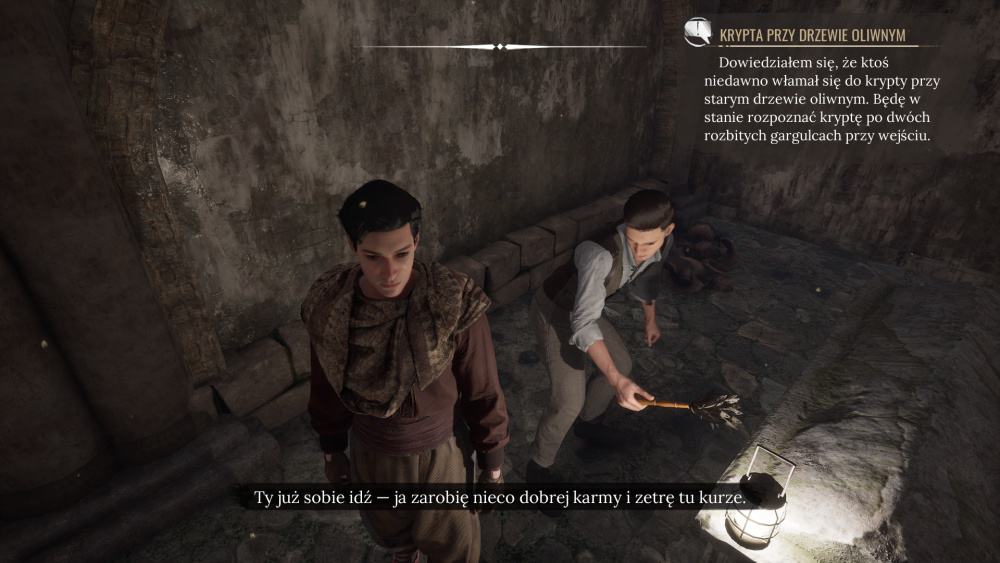Open the Krypta przy drzewie oliwnym quest tracker
Viewport: 1000px width, 563px height.
click(x=812, y=36)
